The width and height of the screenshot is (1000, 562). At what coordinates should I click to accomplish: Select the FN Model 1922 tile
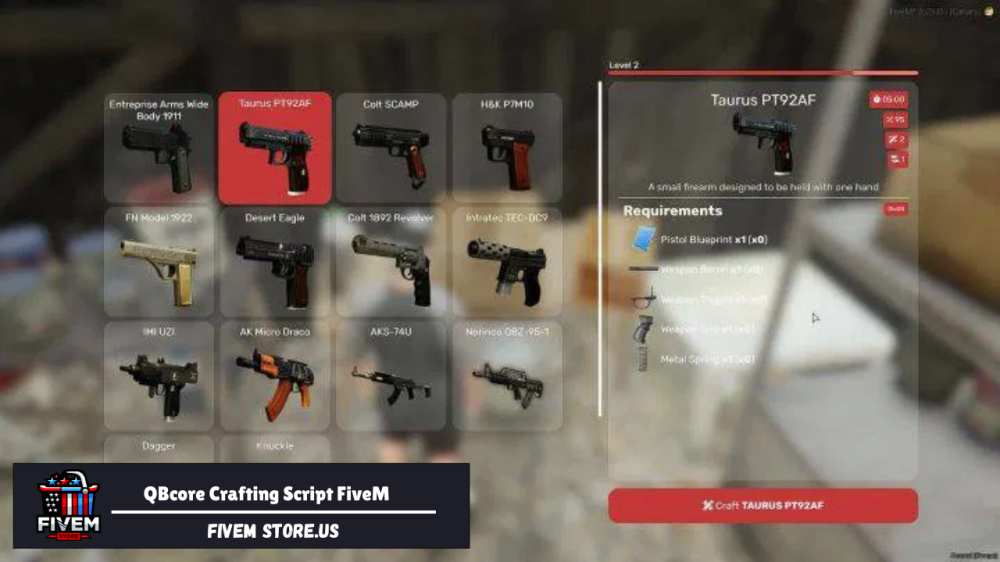tap(159, 262)
